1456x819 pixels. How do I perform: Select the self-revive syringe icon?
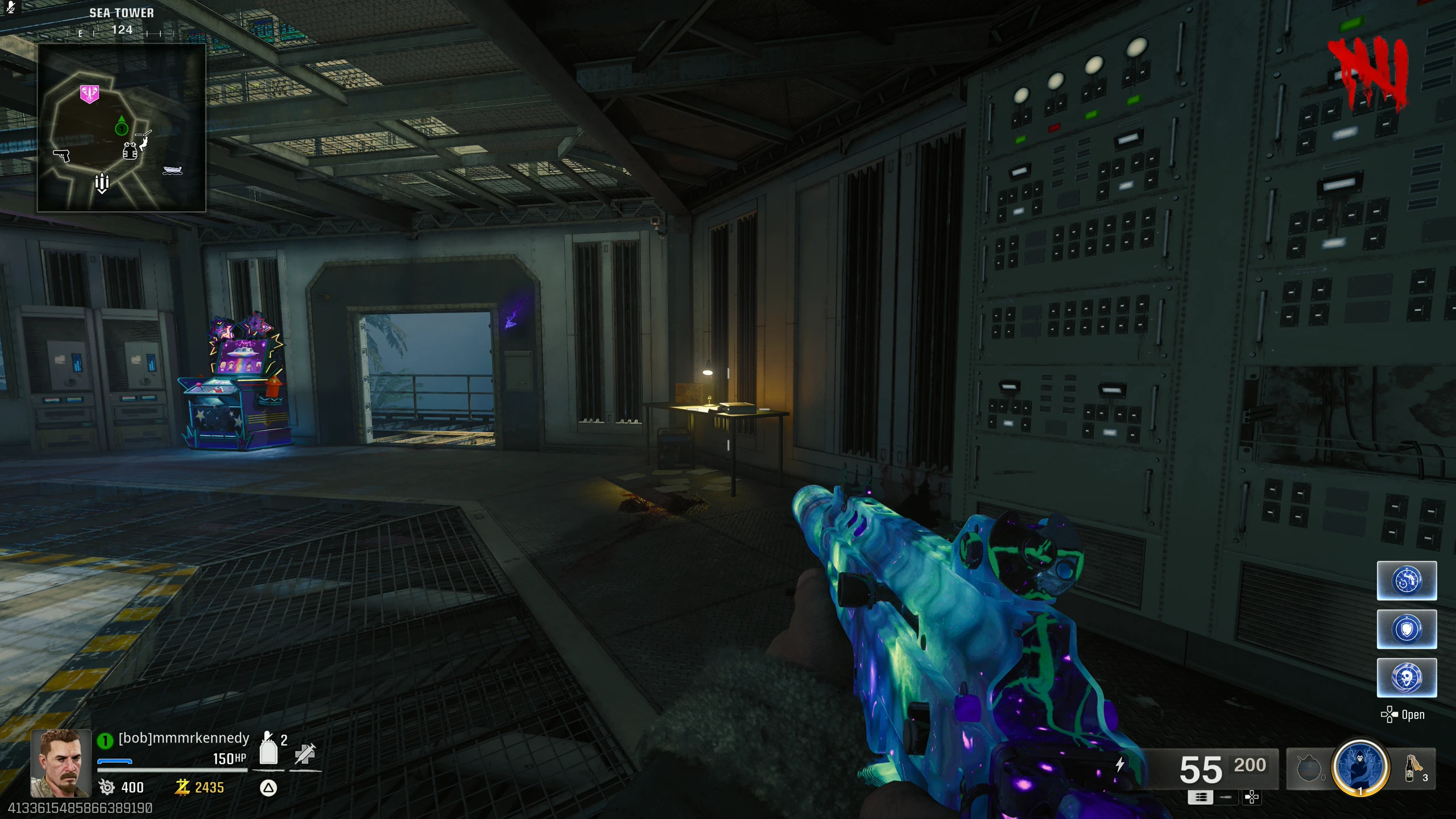pos(305,754)
